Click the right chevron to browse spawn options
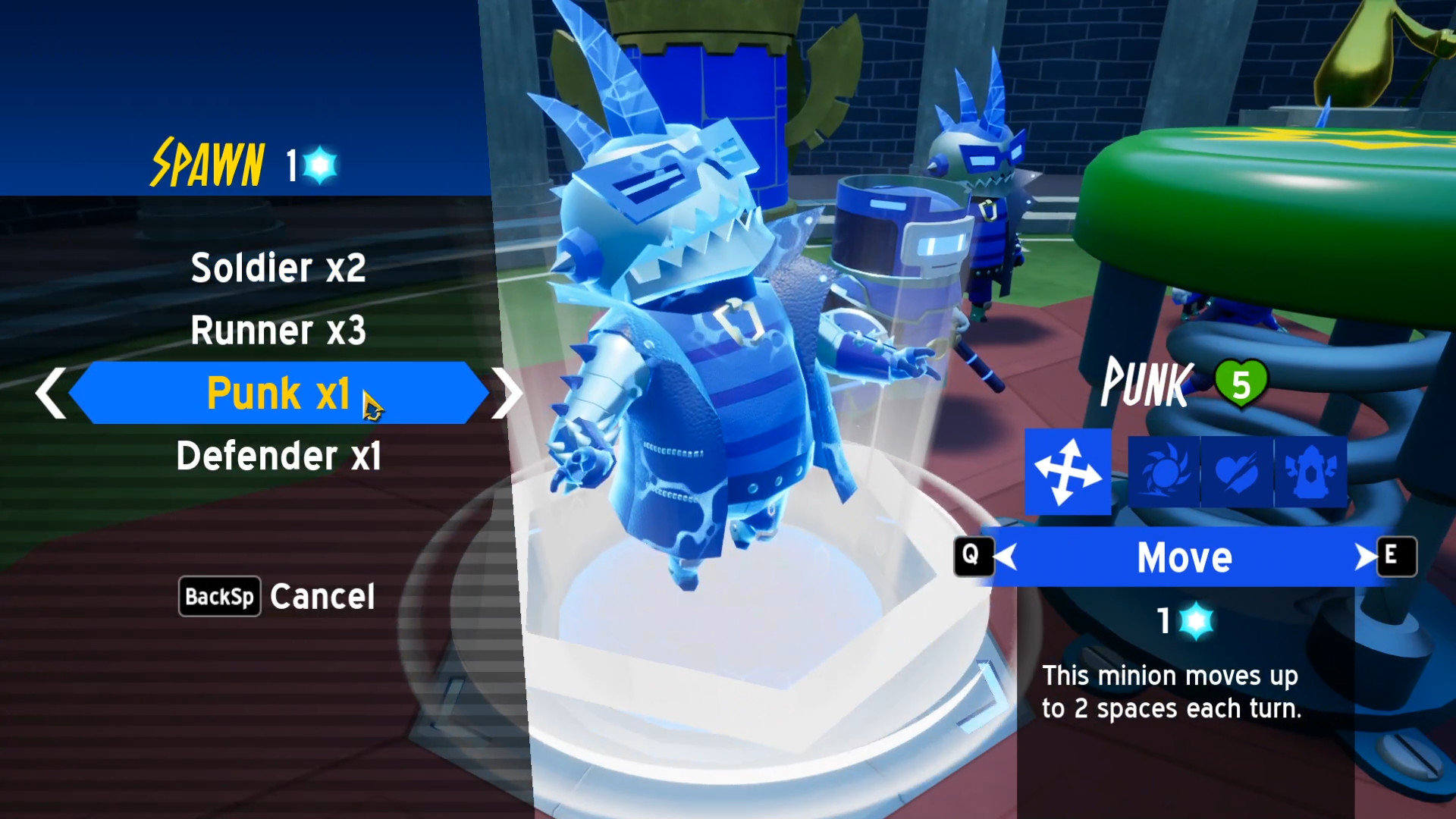This screenshot has height=819, width=1456. 507,393
